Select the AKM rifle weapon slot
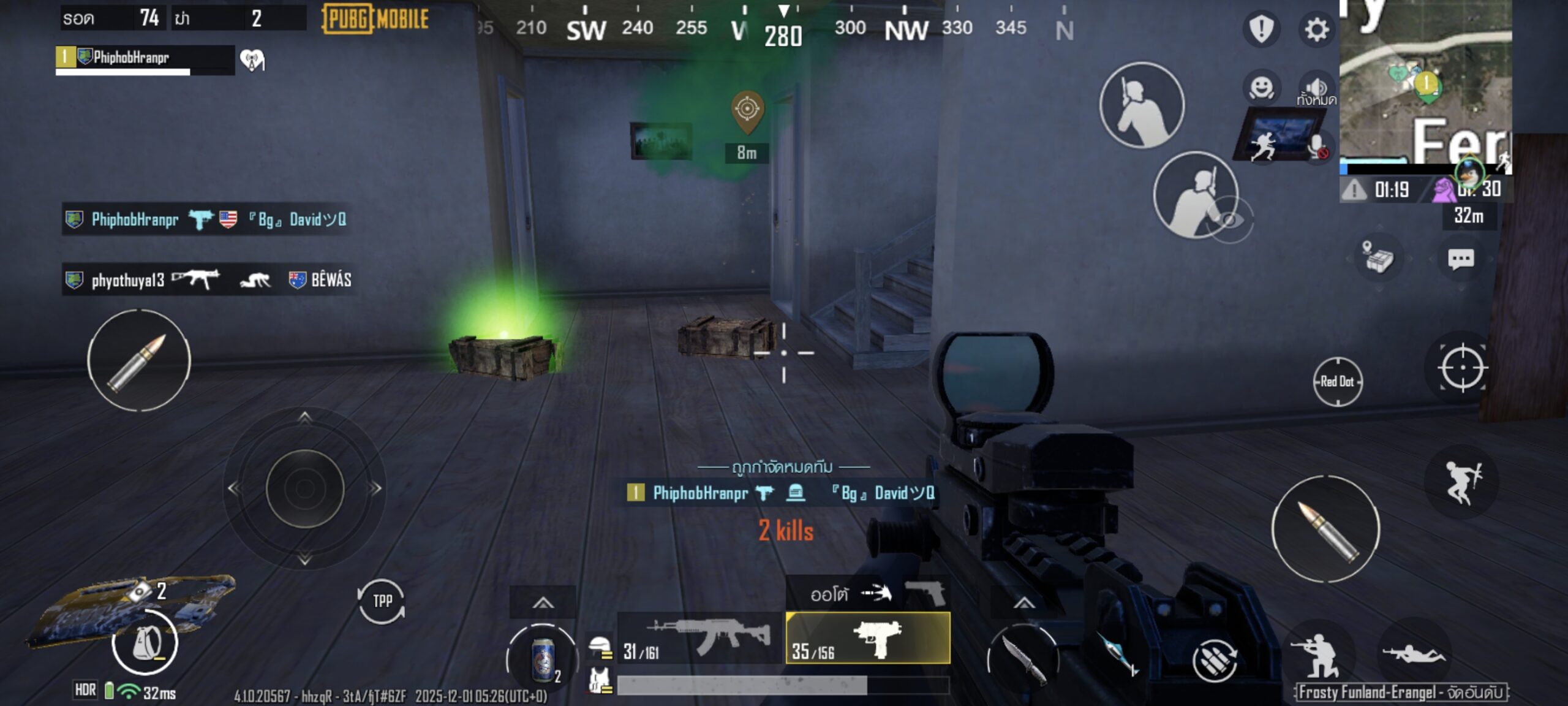Image resolution: width=1568 pixels, height=706 pixels. click(x=698, y=639)
